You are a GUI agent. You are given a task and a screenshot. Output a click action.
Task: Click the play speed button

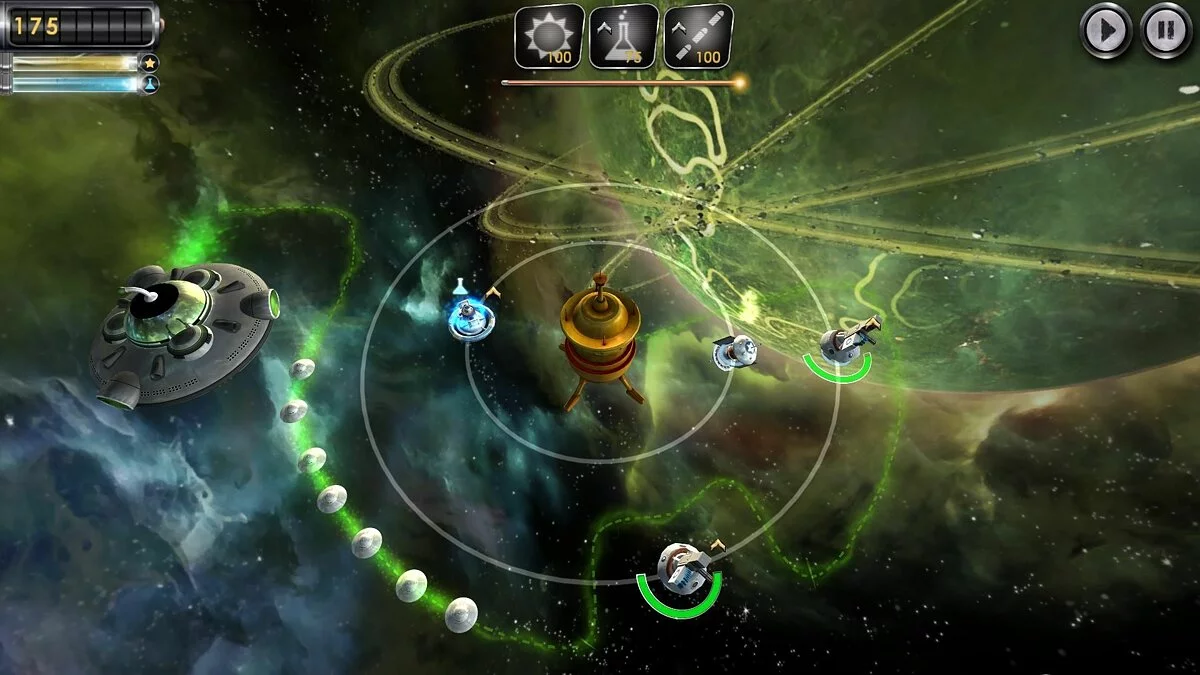(1105, 31)
